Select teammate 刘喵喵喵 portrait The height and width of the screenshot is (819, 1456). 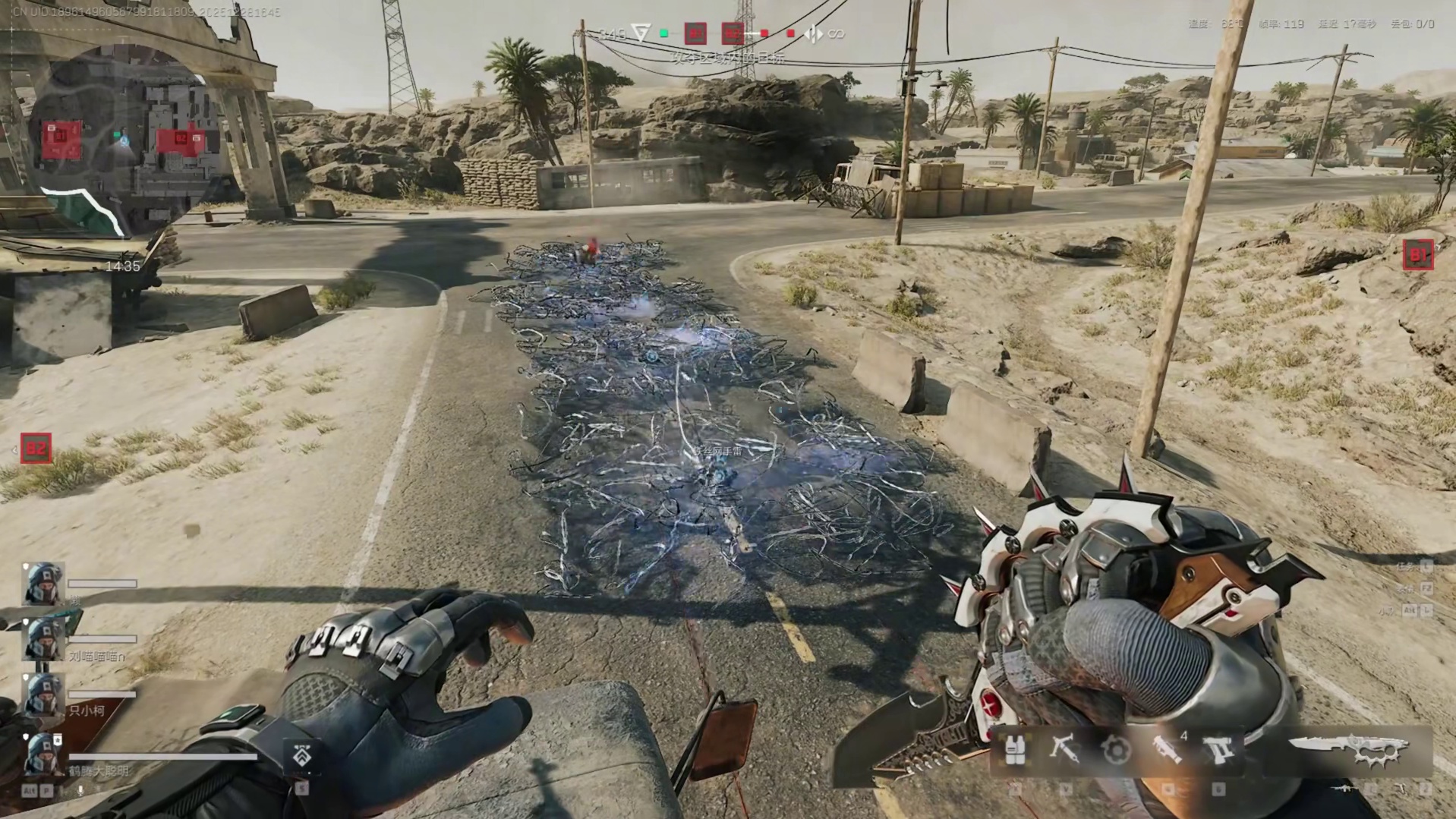tap(43, 638)
